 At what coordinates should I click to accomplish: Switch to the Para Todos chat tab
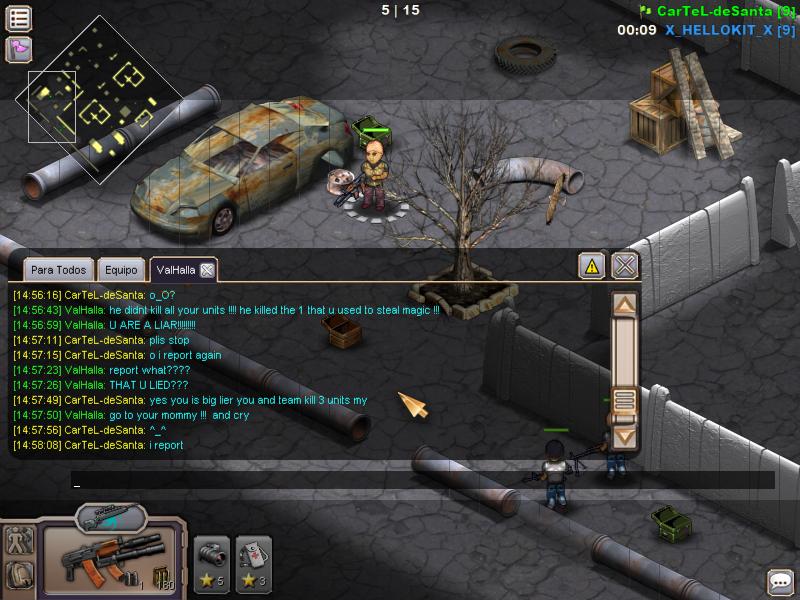click(x=58, y=270)
